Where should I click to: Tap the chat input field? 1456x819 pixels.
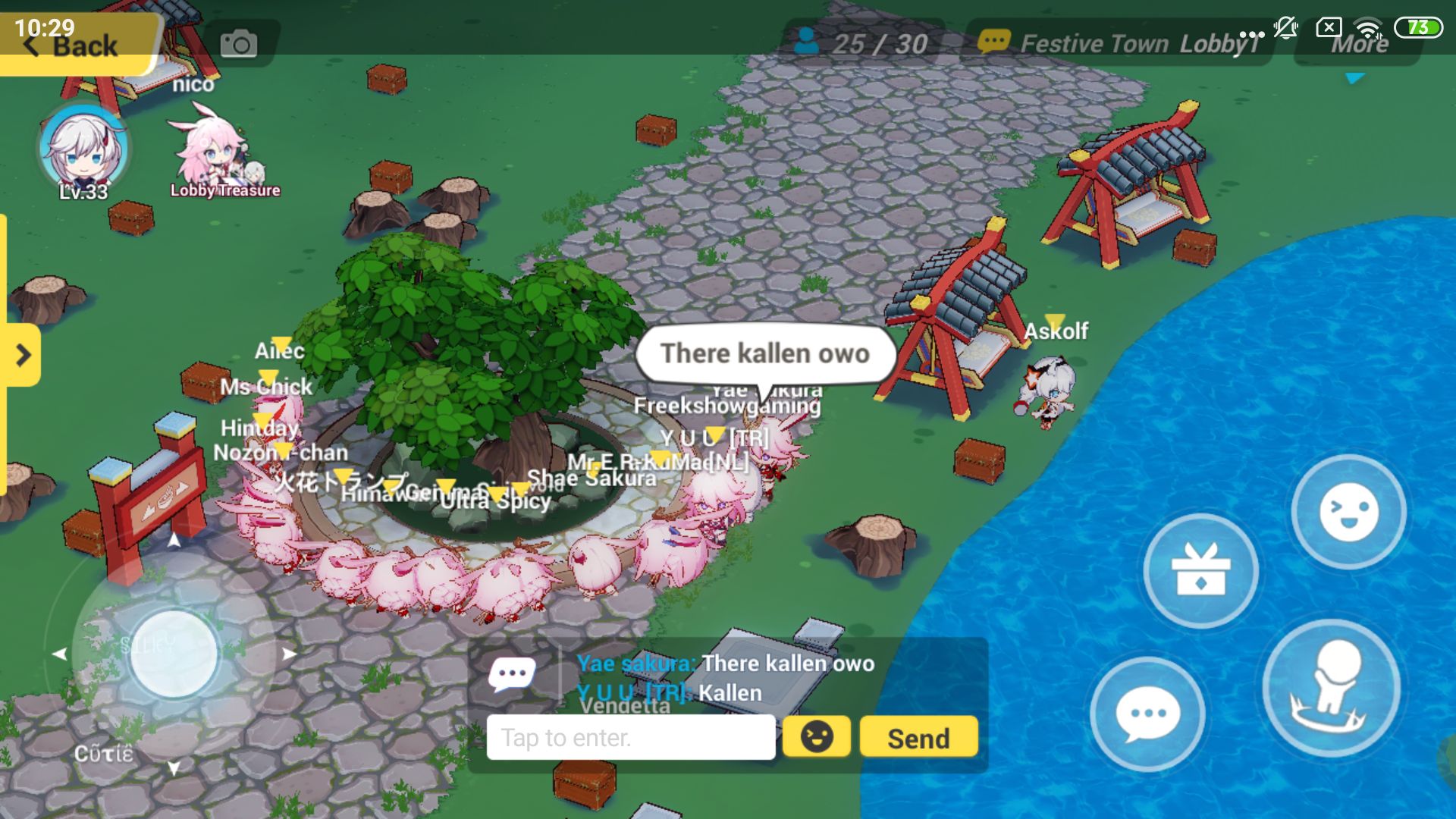coord(631,736)
